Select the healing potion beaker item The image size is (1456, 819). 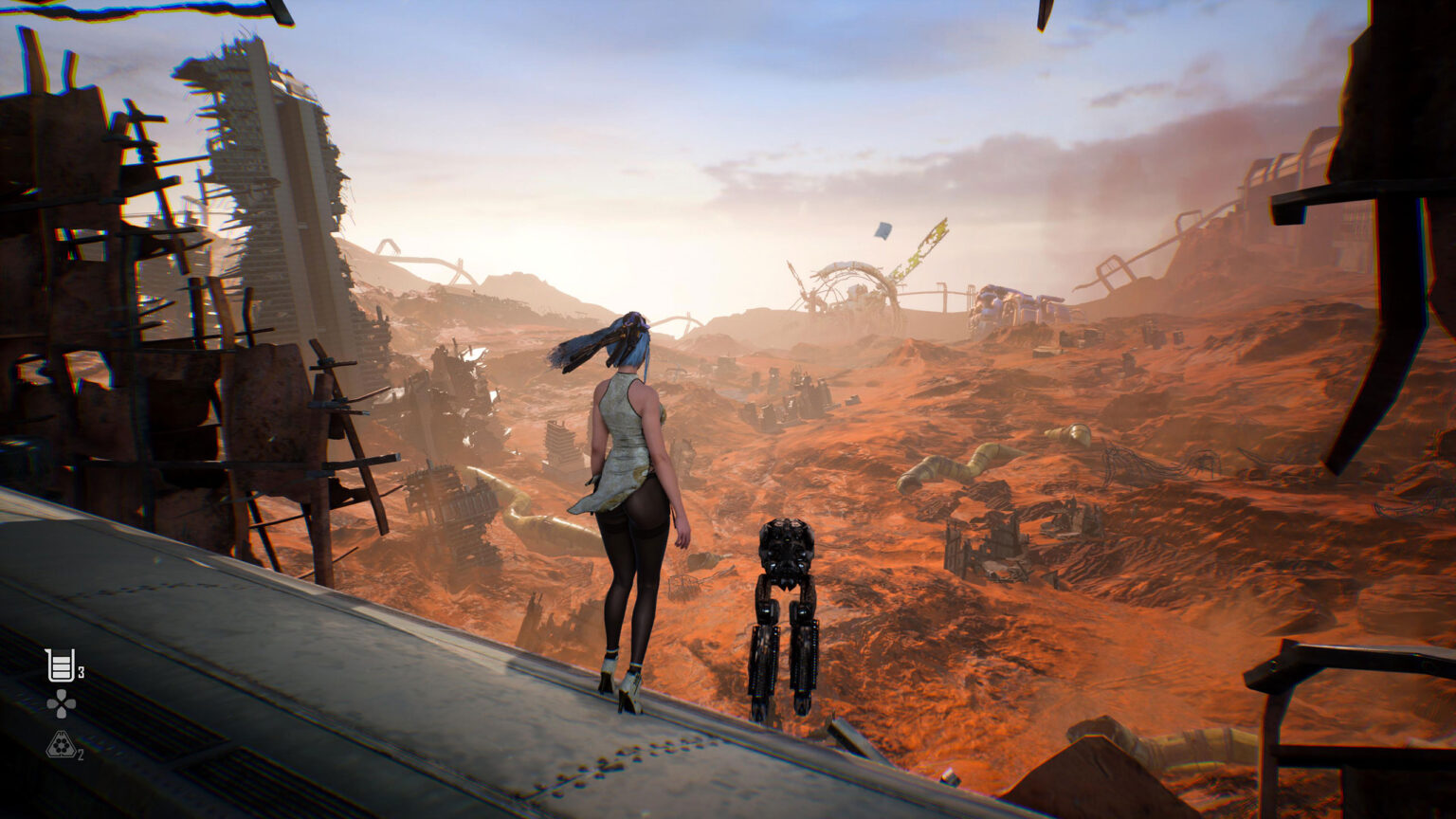(61, 665)
